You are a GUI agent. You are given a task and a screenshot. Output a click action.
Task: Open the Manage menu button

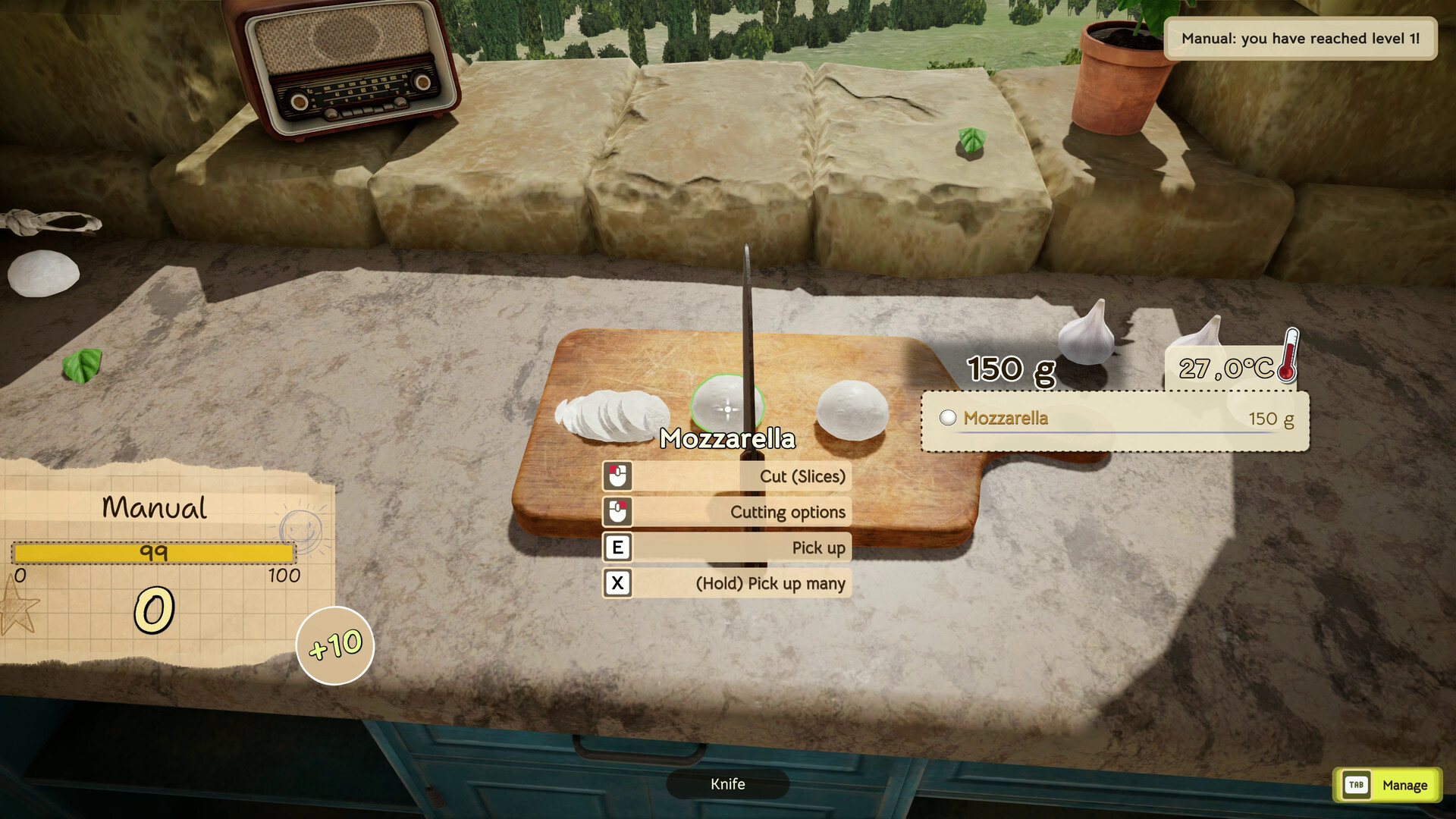tap(1387, 786)
